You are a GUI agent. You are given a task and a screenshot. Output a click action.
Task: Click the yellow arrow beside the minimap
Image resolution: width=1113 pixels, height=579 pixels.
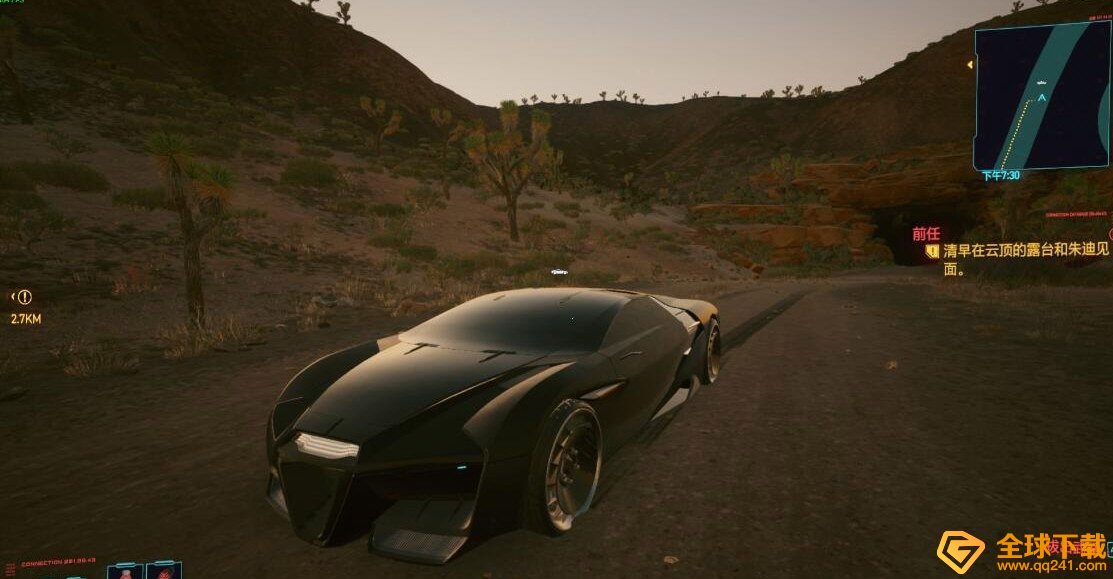point(969,65)
